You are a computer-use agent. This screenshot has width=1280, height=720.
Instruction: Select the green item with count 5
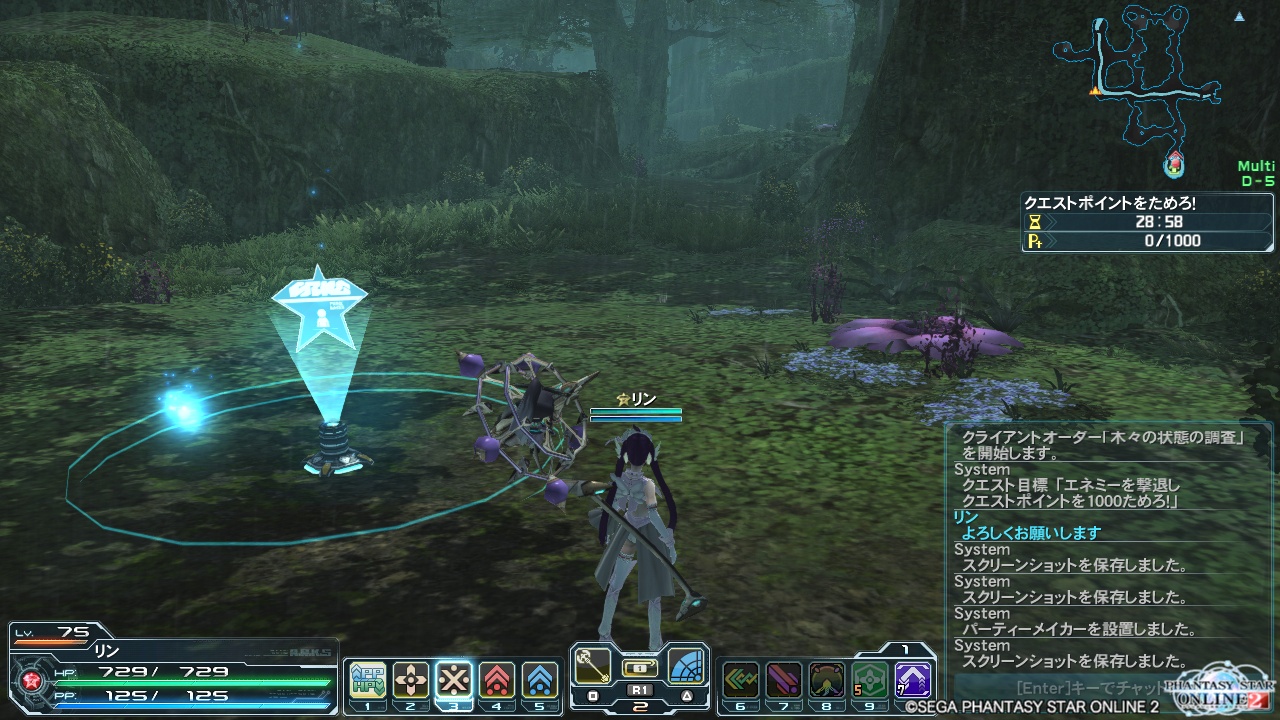tap(870, 680)
